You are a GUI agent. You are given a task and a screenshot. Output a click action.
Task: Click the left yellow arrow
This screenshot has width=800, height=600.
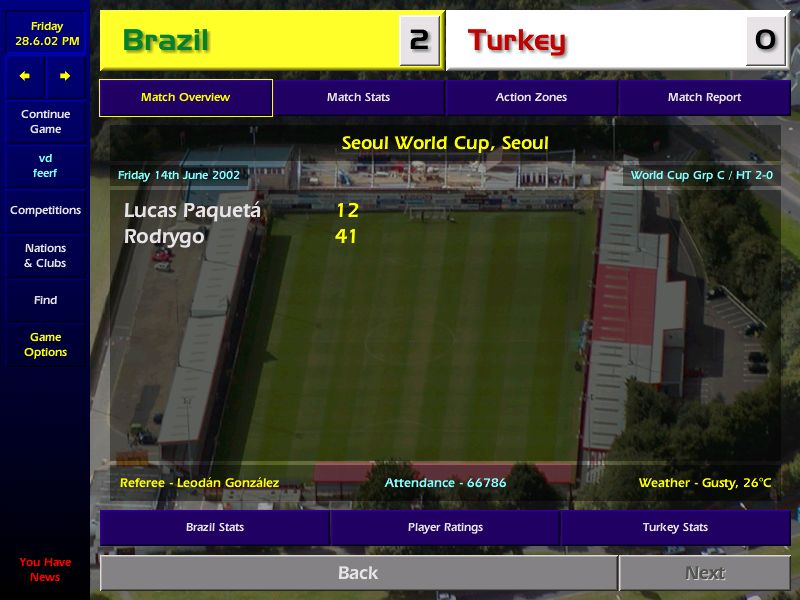coord(25,76)
